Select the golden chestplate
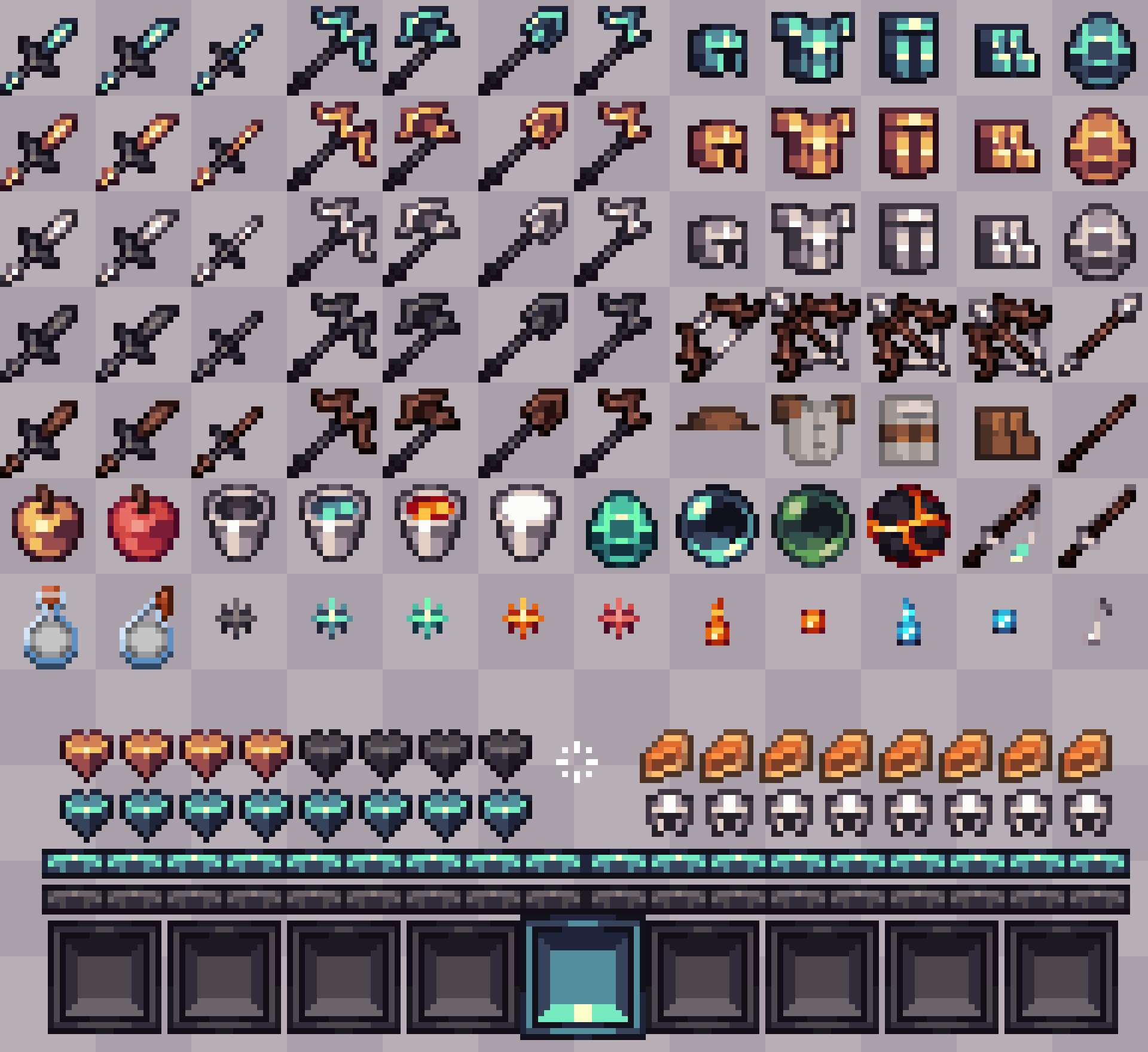 [x=813, y=143]
